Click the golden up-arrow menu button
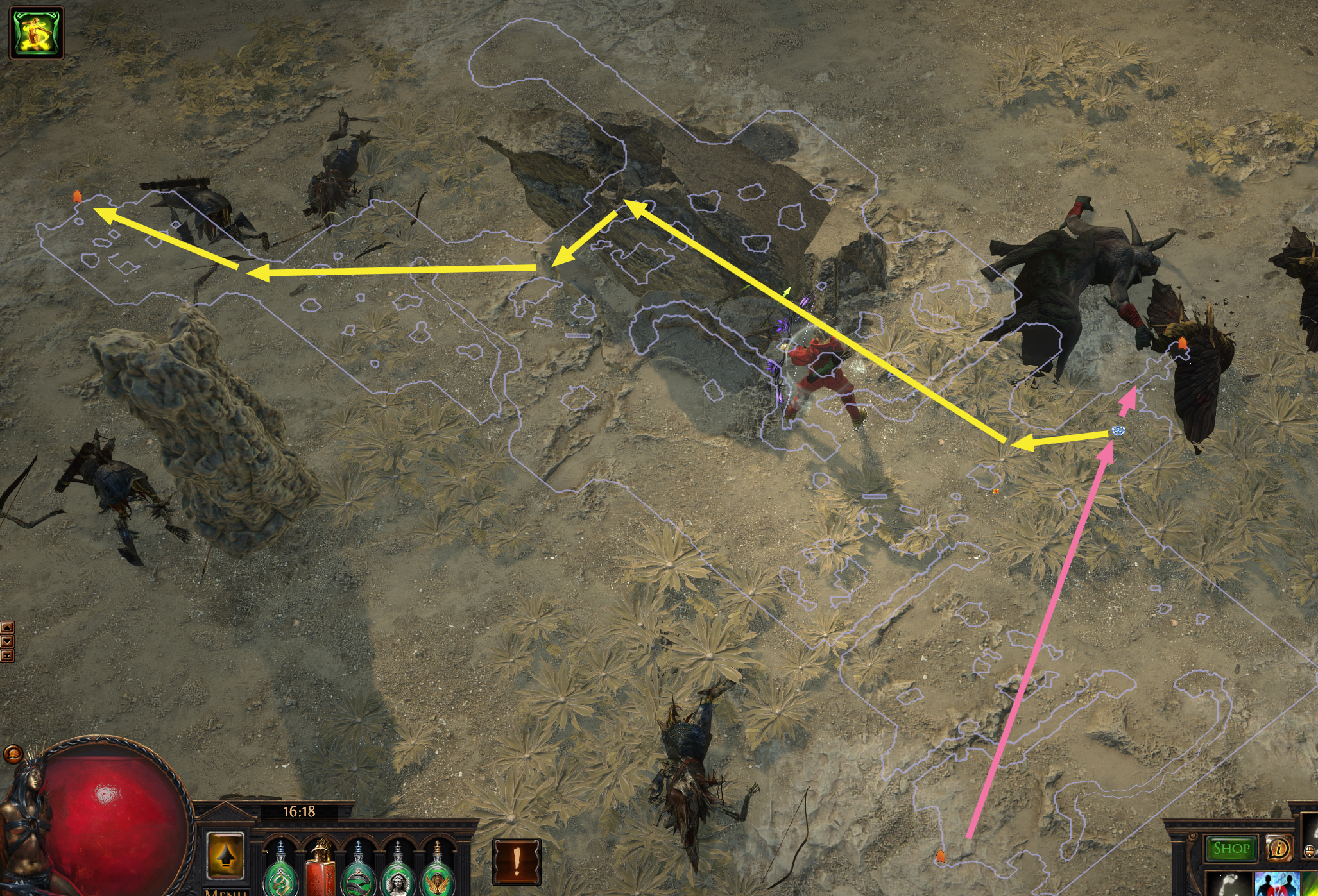The width and height of the screenshot is (1318, 896). pos(225,856)
